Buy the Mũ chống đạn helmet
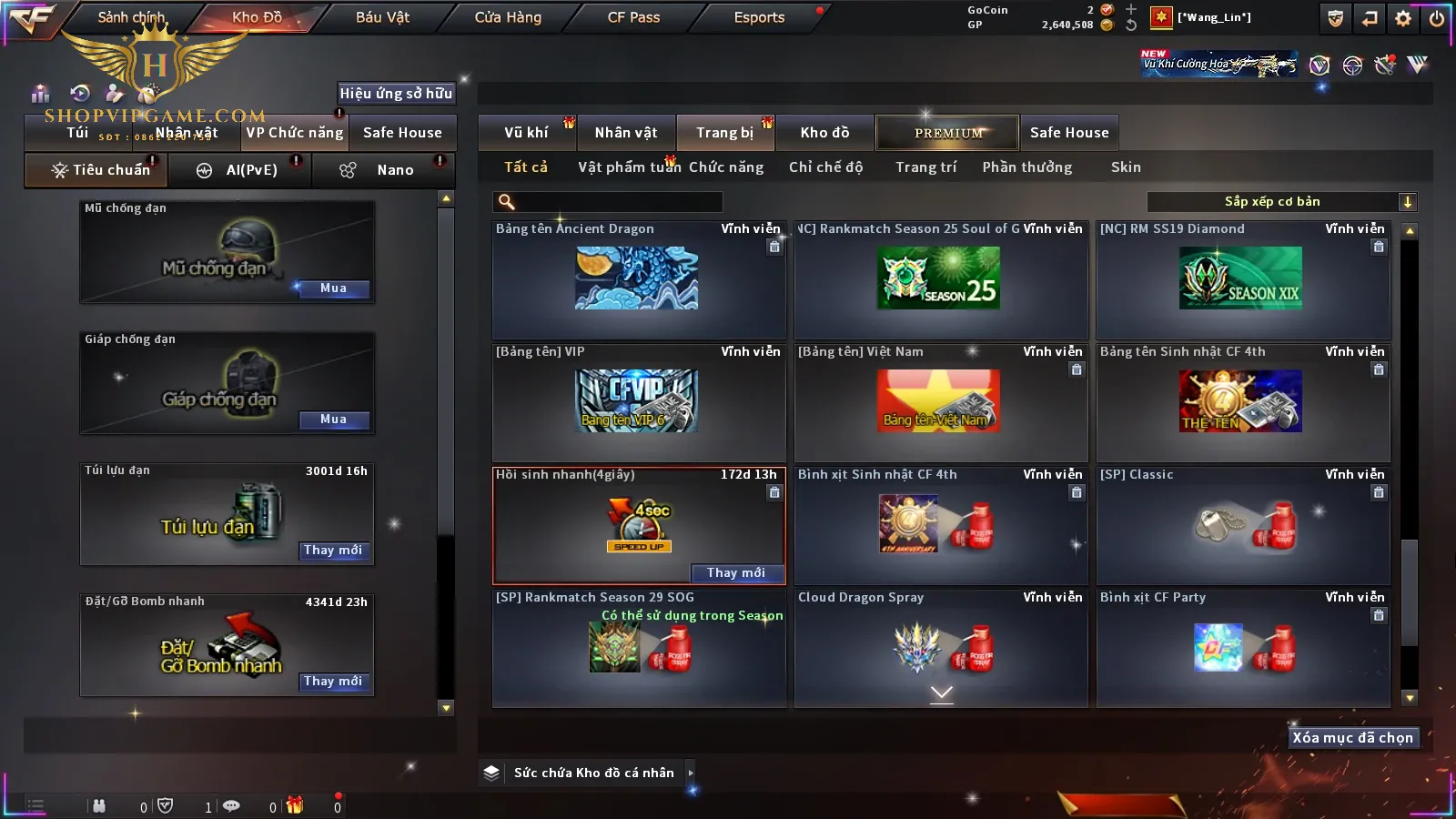The width and height of the screenshot is (1456, 819). pyautogui.click(x=333, y=288)
